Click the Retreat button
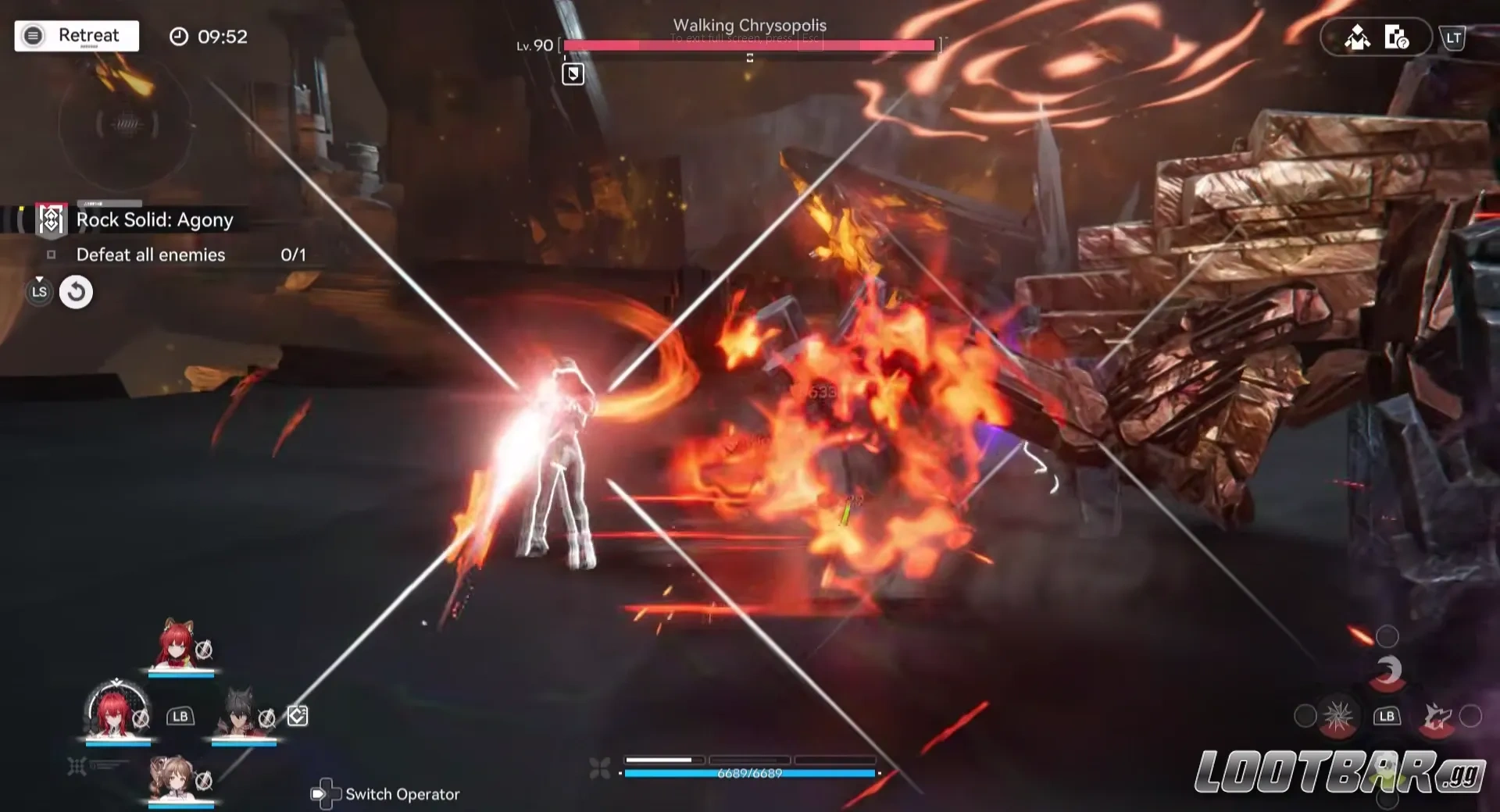The width and height of the screenshot is (1500, 812). [77, 36]
